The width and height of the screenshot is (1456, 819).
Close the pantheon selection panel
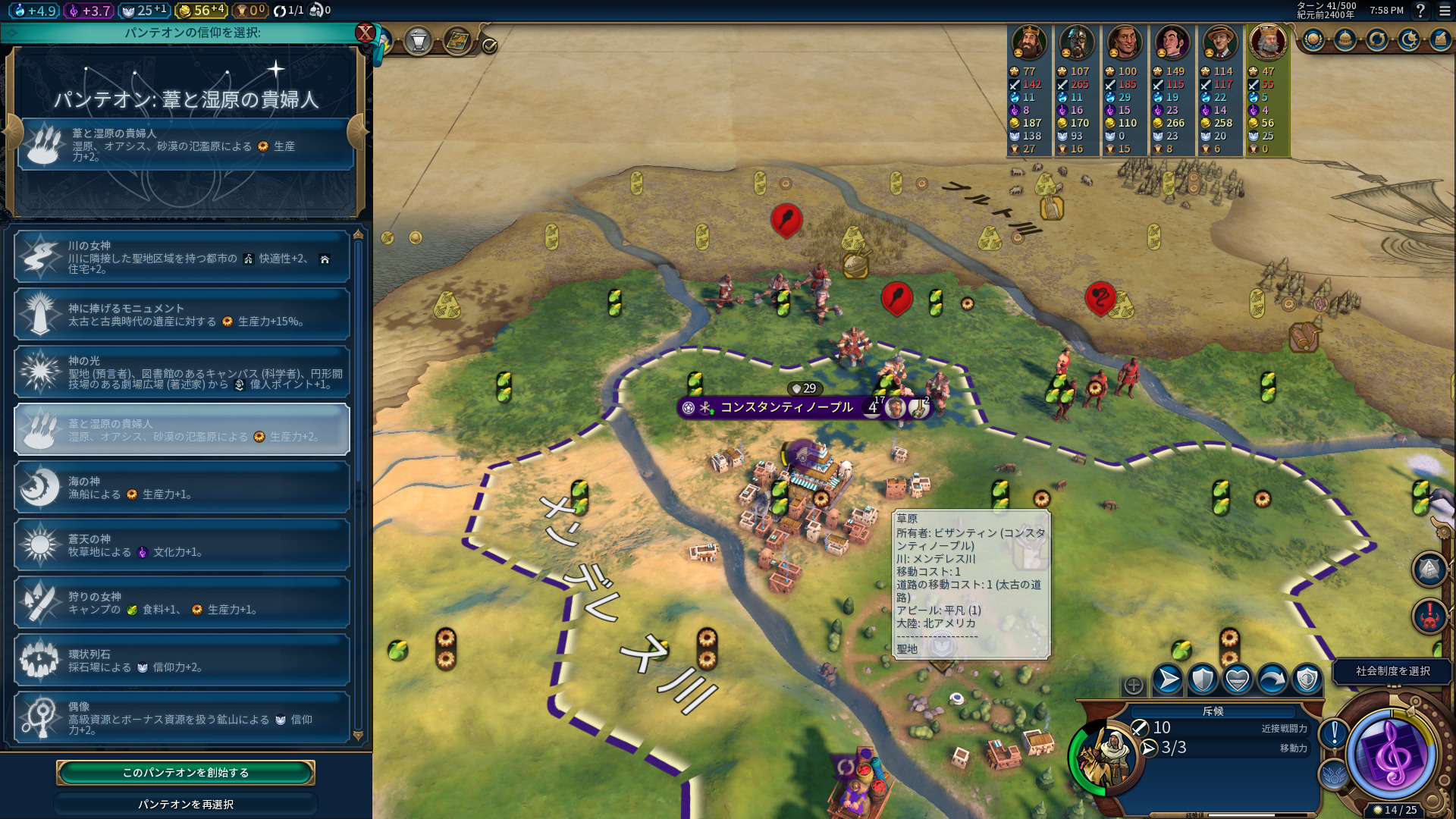(366, 33)
